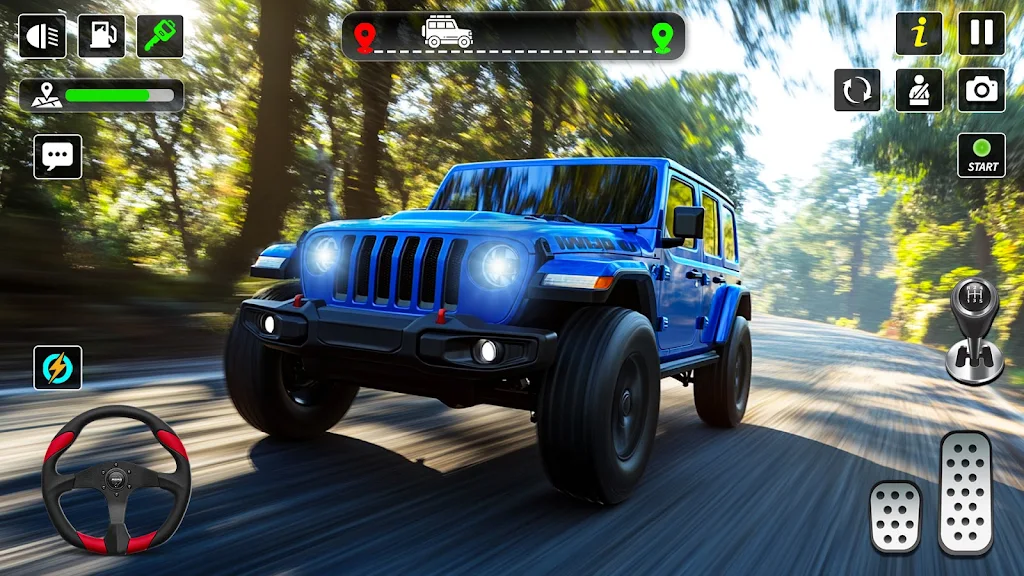This screenshot has height=576, width=1024.
Task: Tap the tall accelerator pedal
Action: pos(965,492)
